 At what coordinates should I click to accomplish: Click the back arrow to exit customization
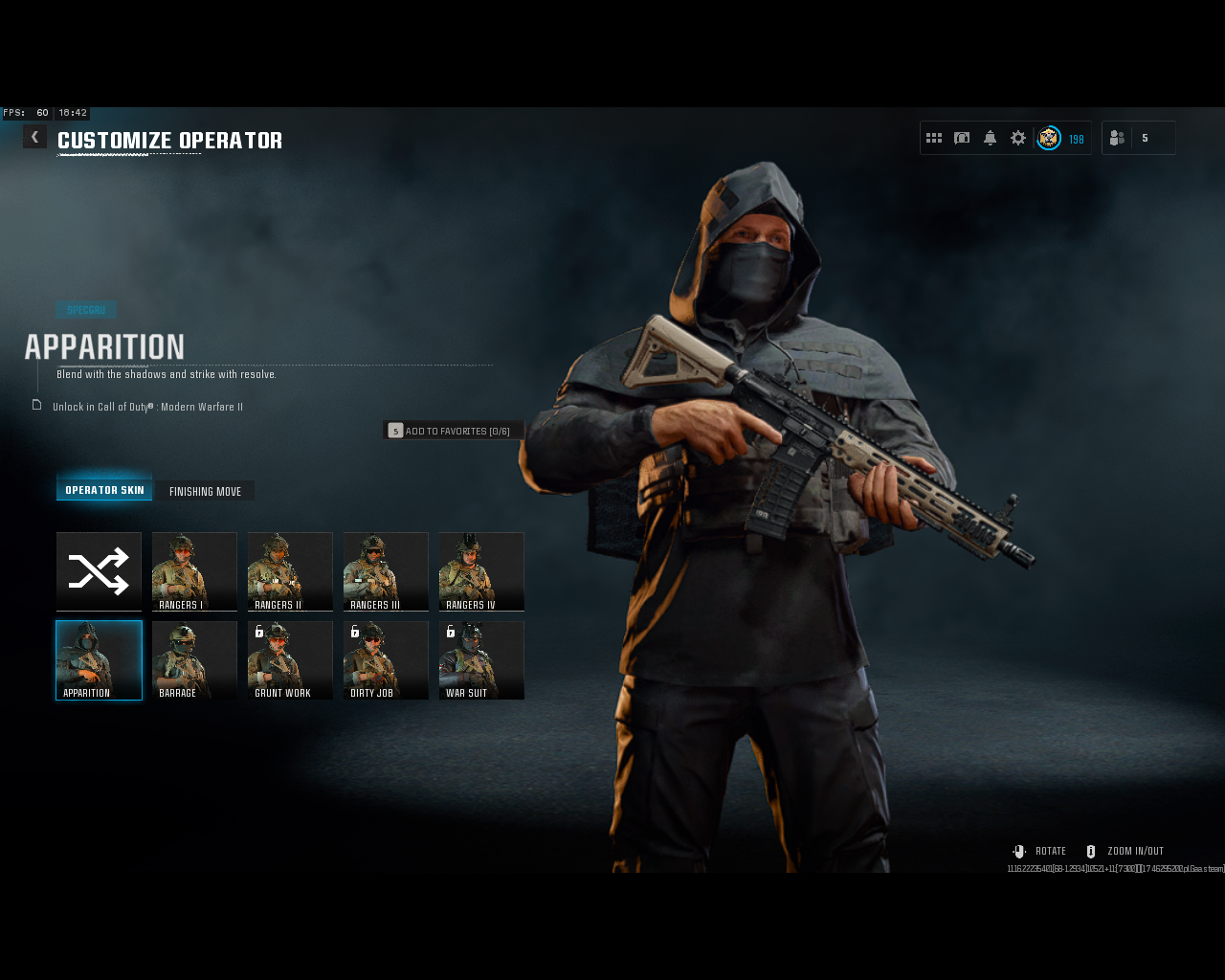[x=34, y=136]
